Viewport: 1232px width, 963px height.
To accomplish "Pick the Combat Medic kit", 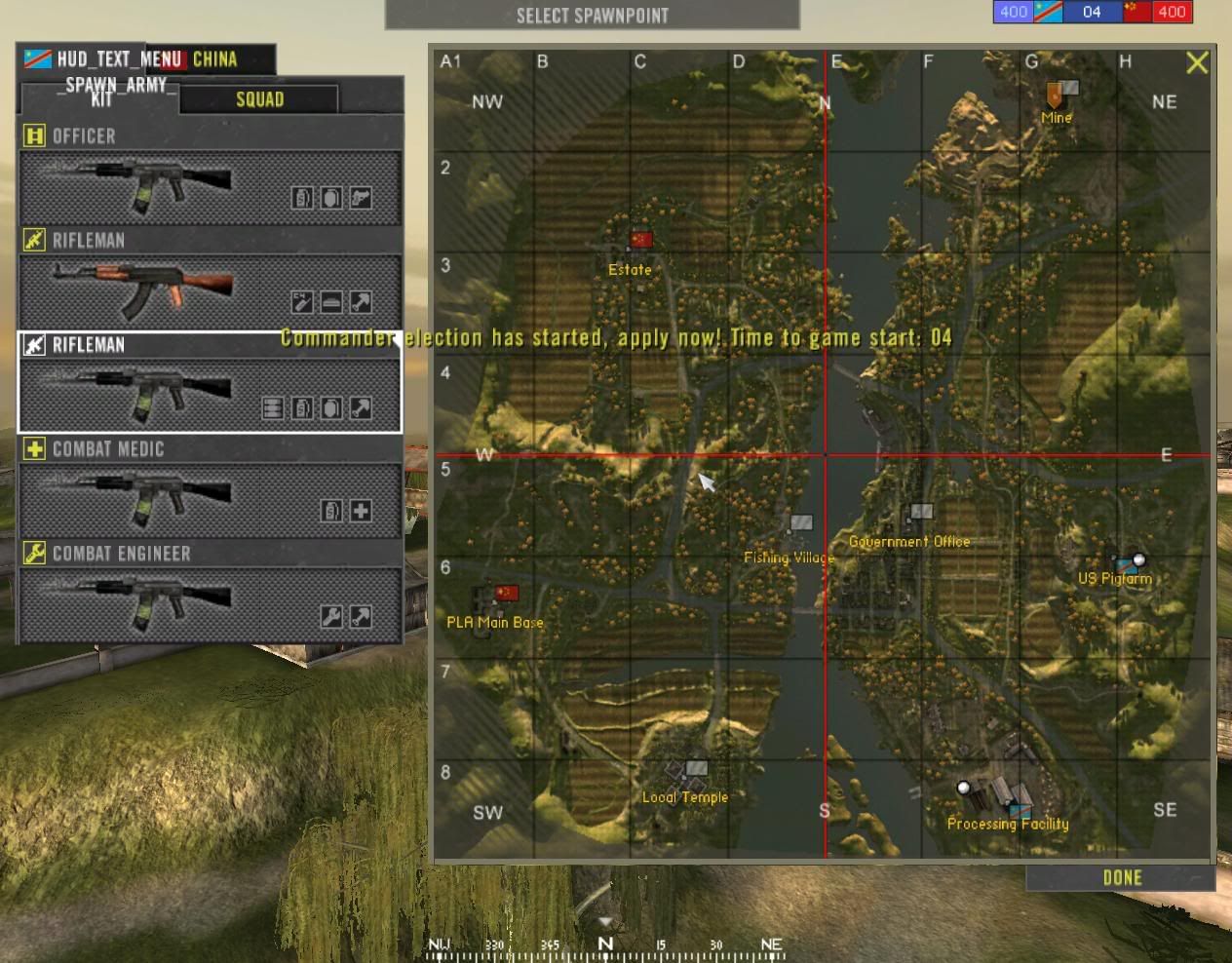I will (211, 500).
